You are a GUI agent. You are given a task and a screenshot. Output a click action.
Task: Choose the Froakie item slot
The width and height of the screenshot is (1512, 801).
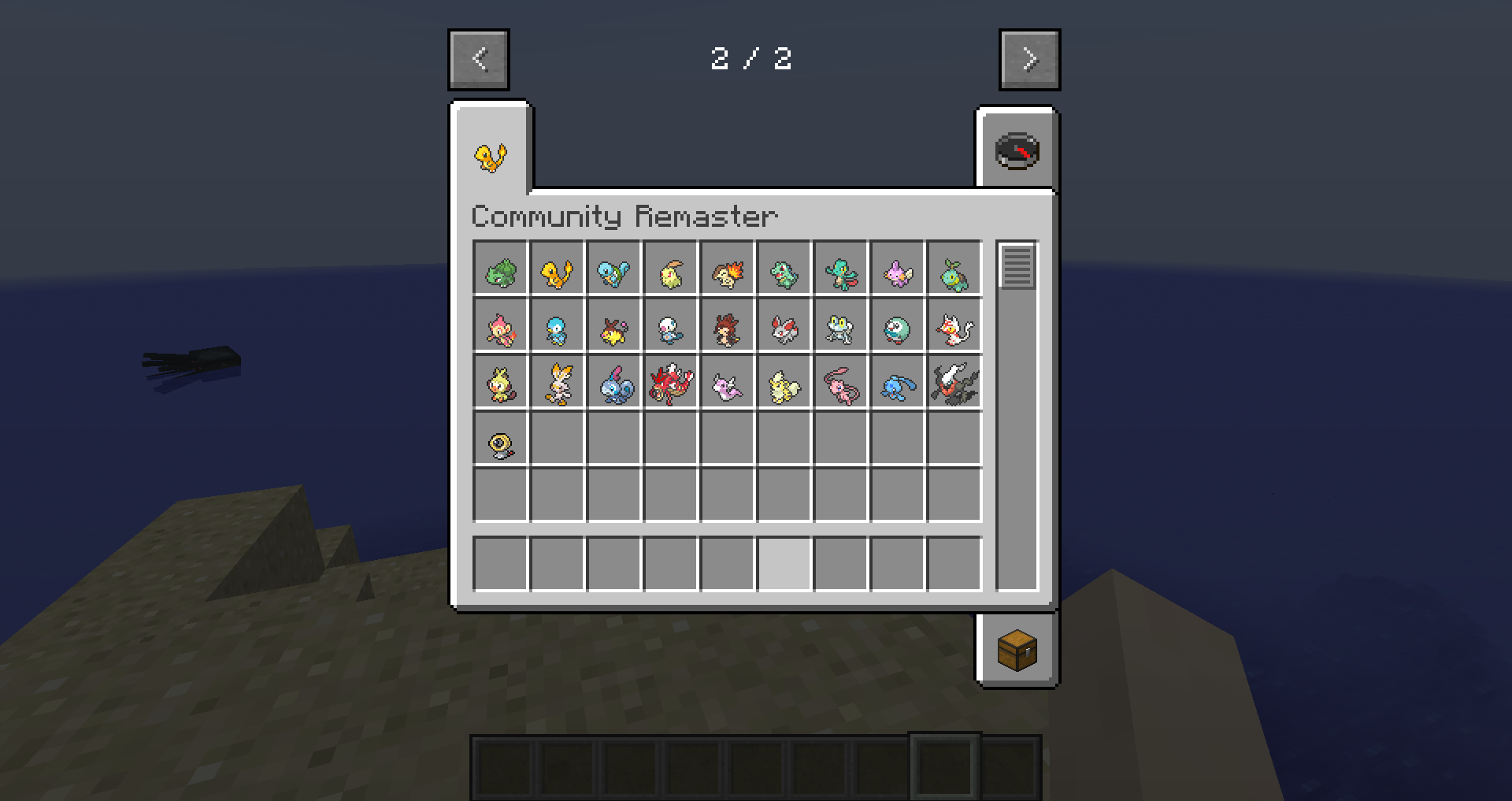tap(841, 326)
